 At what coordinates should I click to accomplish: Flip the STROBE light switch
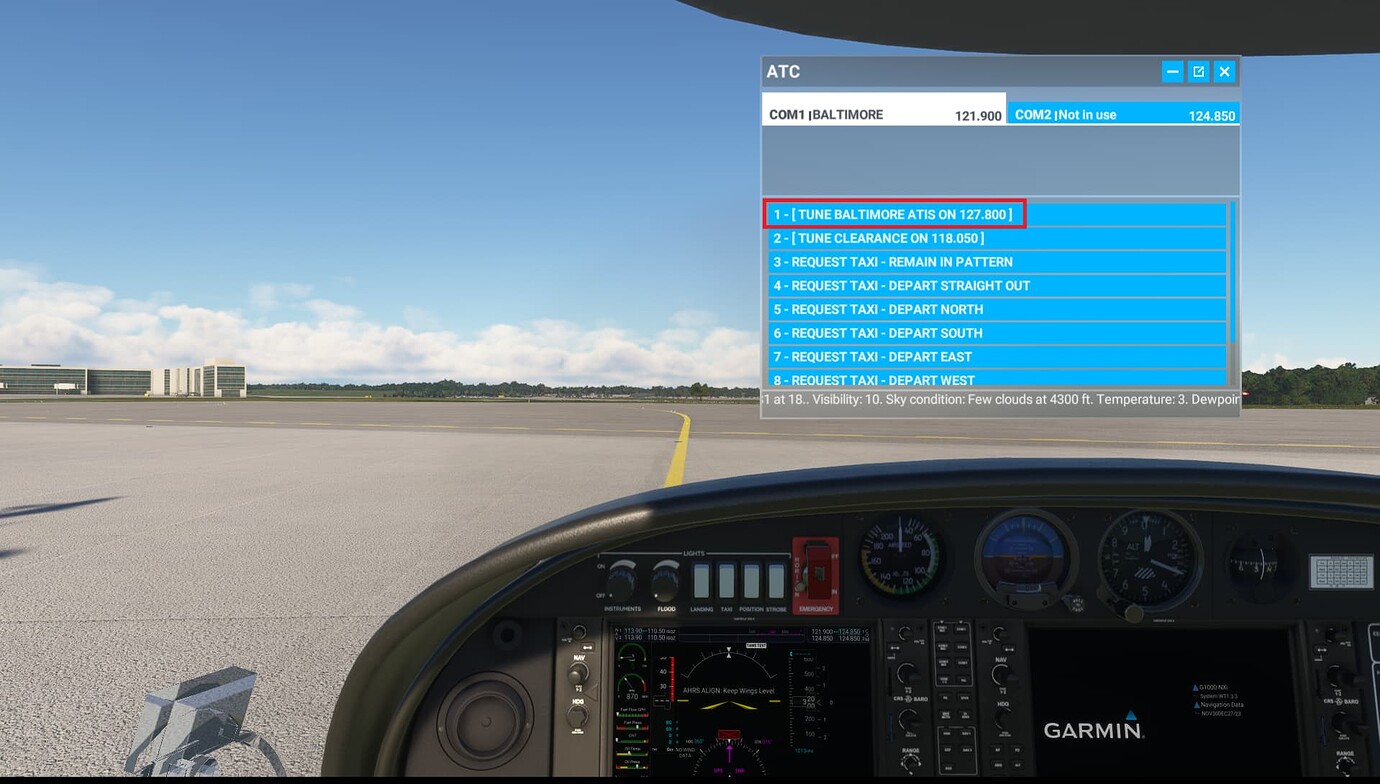coord(775,578)
